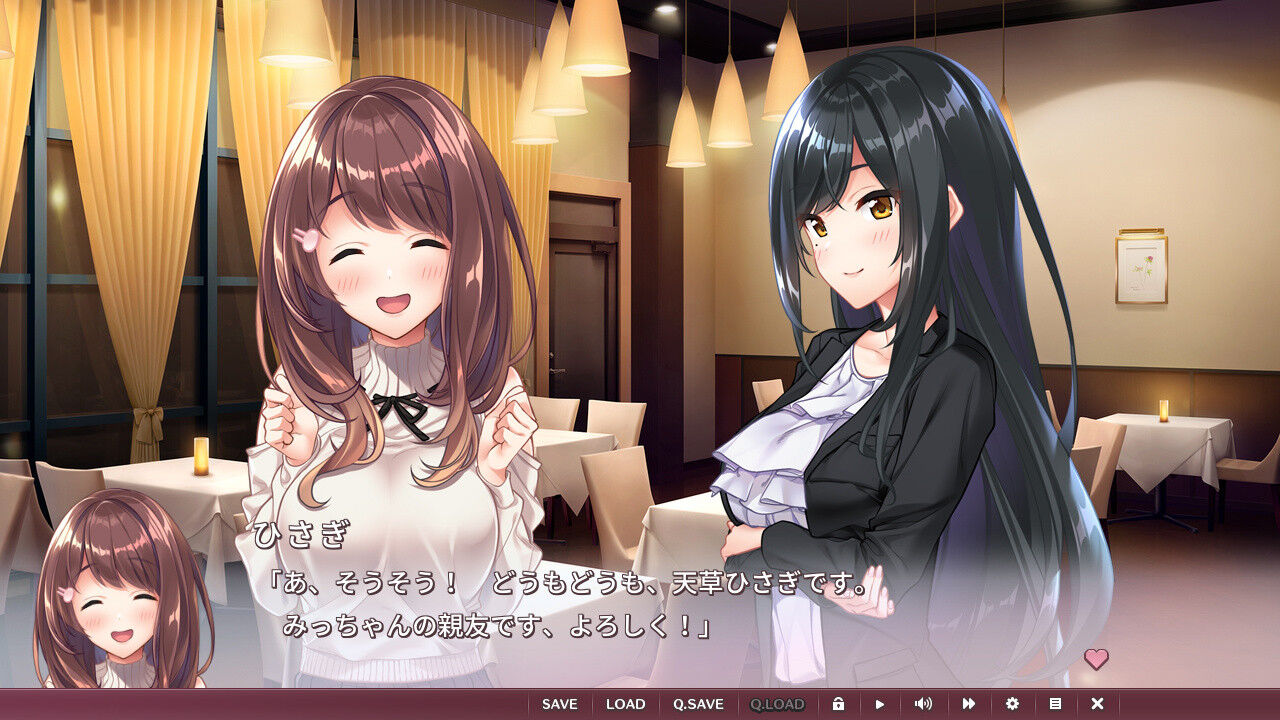Click the lock icon to hide the textbox
1280x720 pixels.
(839, 704)
